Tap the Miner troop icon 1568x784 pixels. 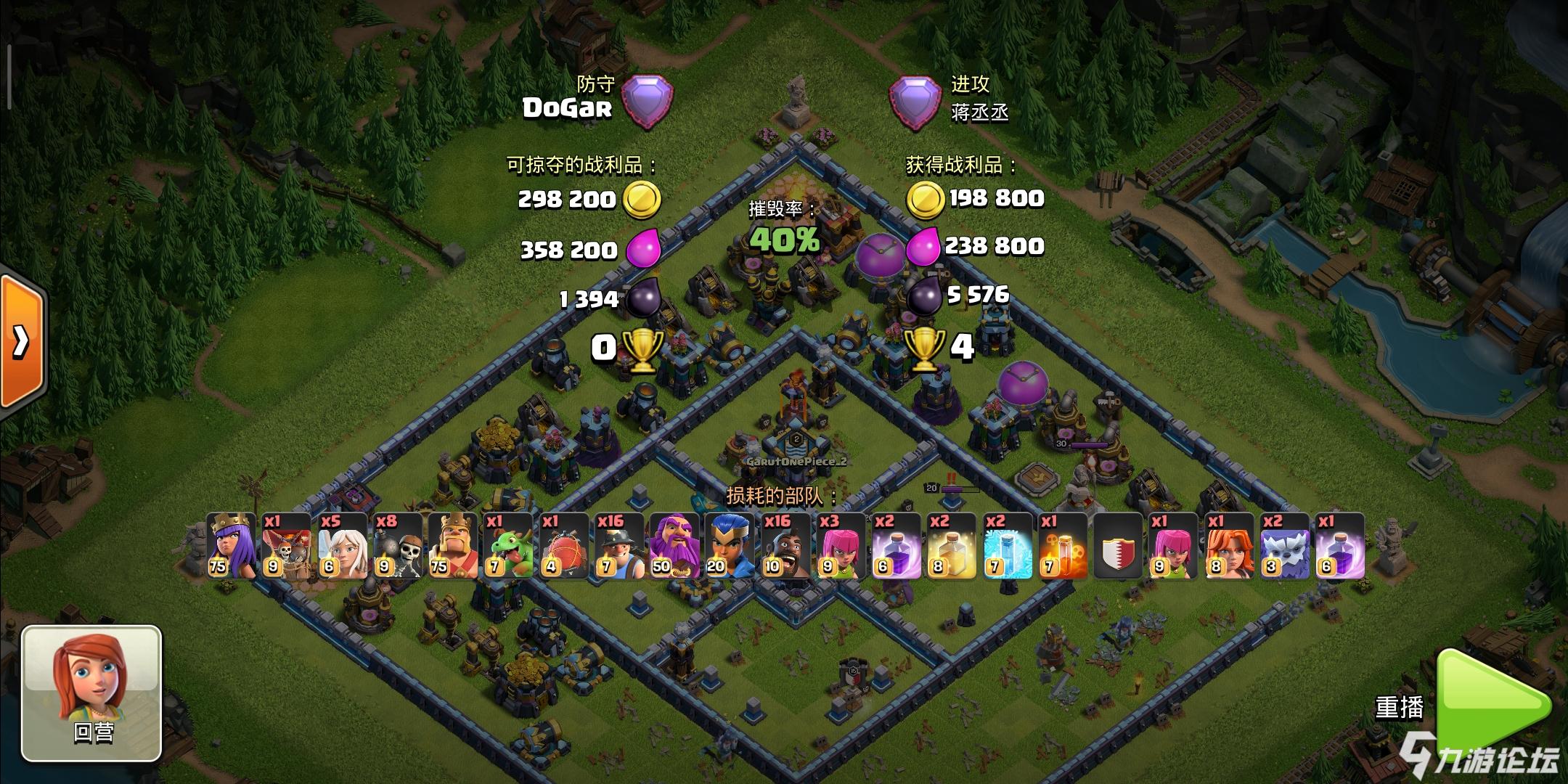[x=619, y=546]
